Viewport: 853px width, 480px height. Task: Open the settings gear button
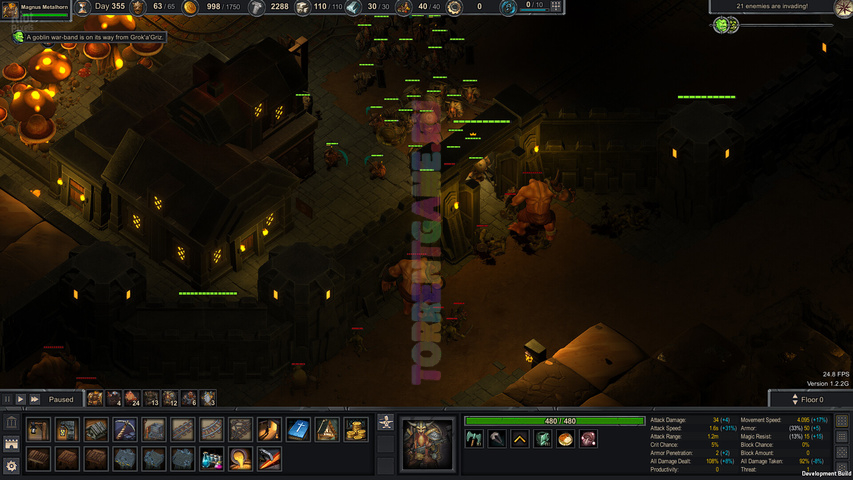[x=12, y=465]
